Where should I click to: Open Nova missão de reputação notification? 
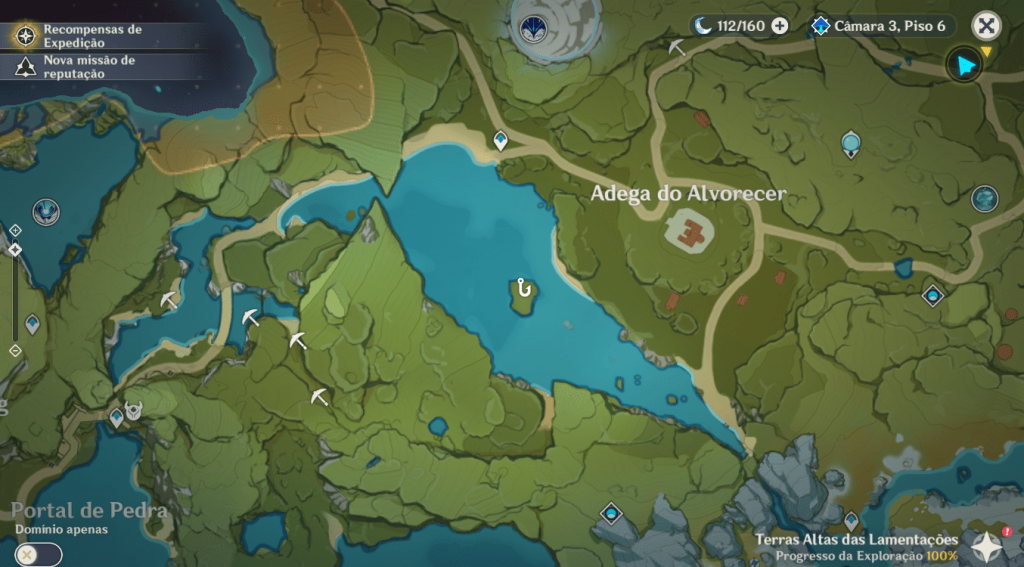point(88,67)
